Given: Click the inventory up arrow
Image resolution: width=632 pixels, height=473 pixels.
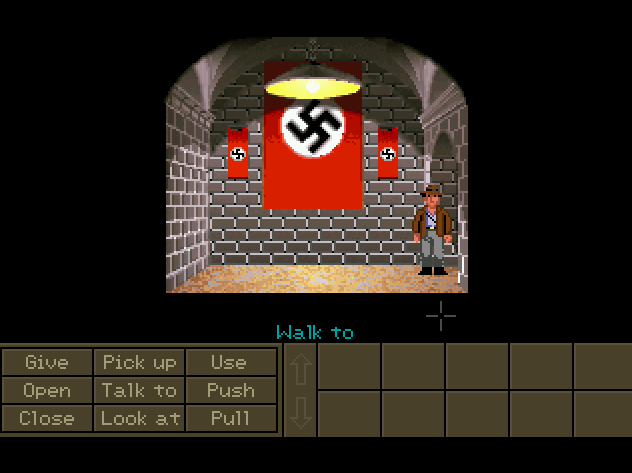Looking at the screenshot, I should point(301,367).
